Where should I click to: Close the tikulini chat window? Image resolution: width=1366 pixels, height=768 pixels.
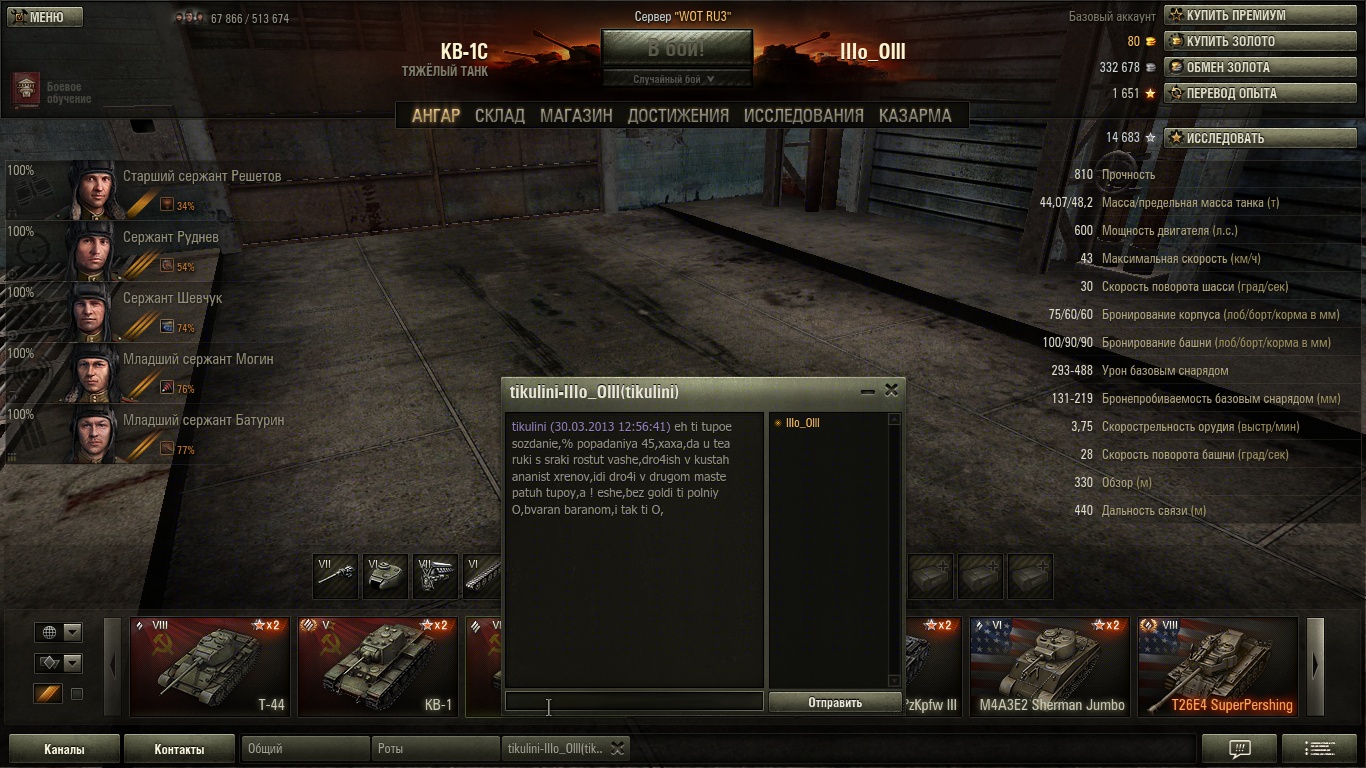(x=891, y=390)
